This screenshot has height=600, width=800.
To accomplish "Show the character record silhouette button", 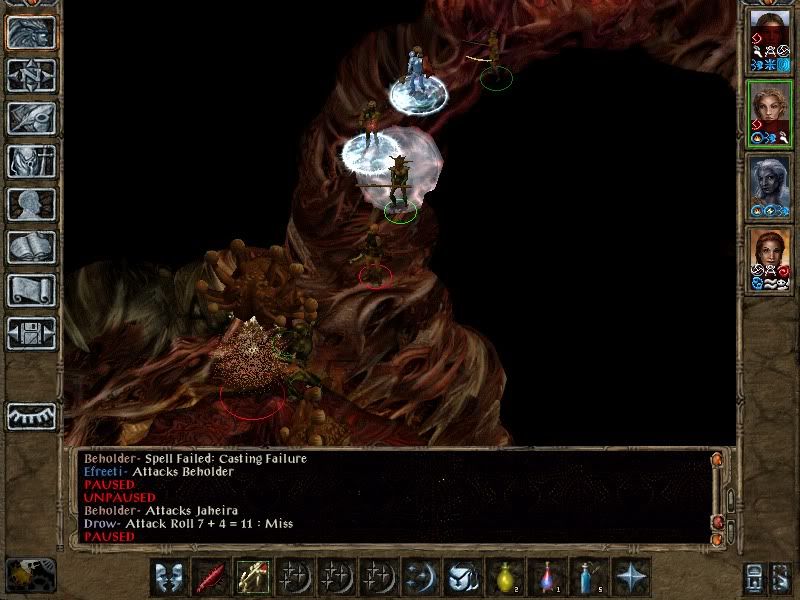I will (x=32, y=204).
